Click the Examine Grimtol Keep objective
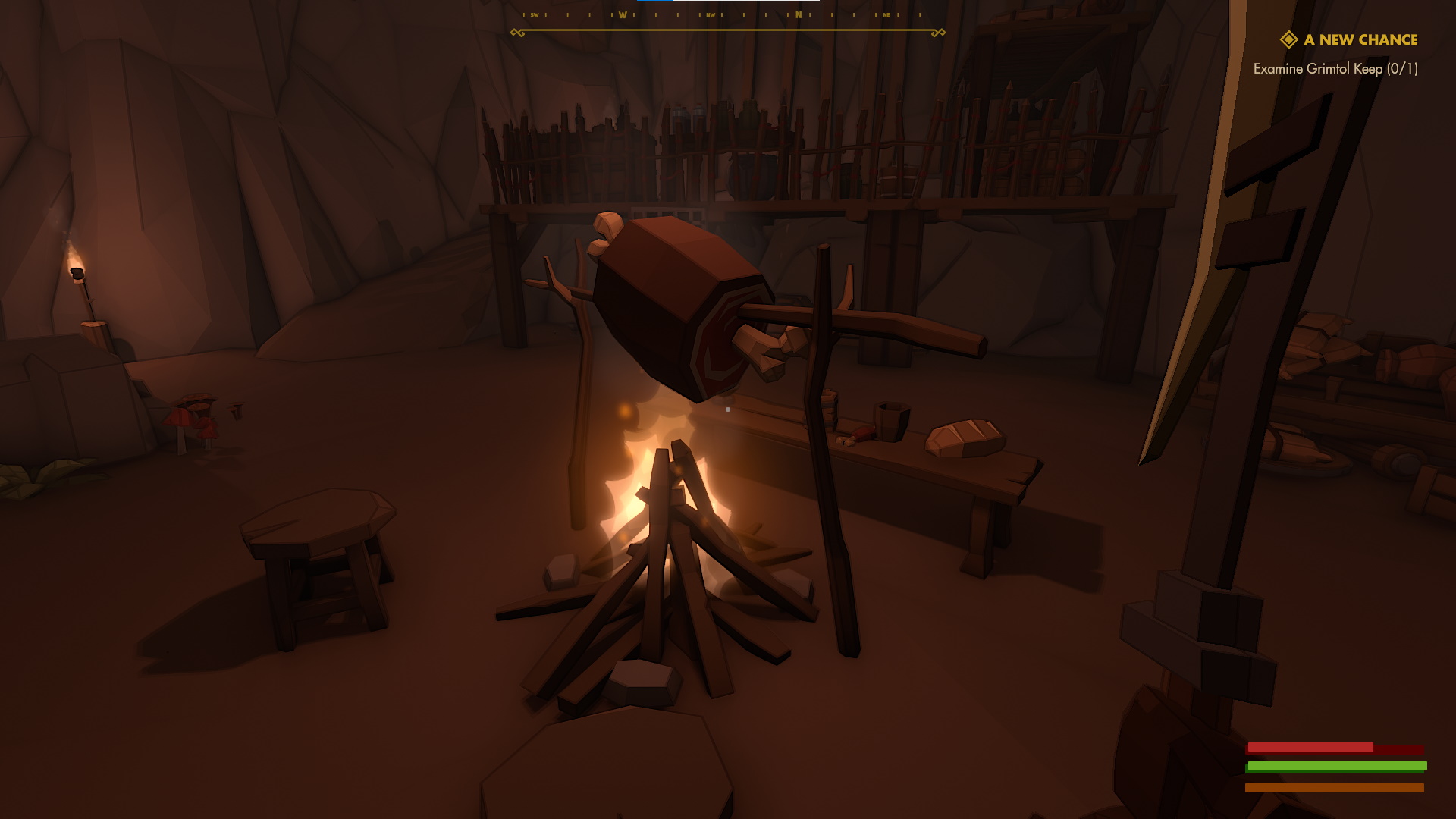Image resolution: width=1456 pixels, height=819 pixels. pyautogui.click(x=1335, y=69)
